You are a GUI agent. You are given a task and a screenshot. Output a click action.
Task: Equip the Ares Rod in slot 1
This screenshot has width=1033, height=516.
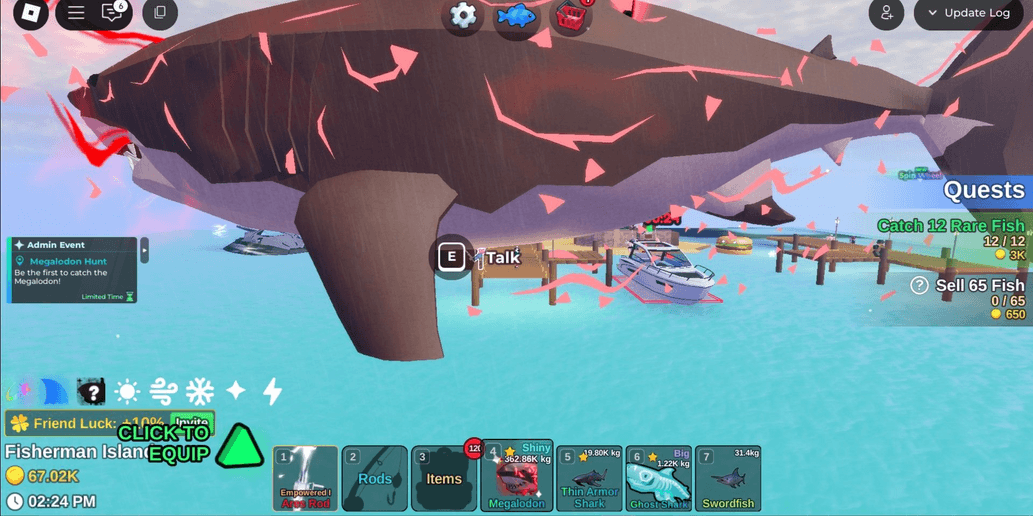click(305, 479)
